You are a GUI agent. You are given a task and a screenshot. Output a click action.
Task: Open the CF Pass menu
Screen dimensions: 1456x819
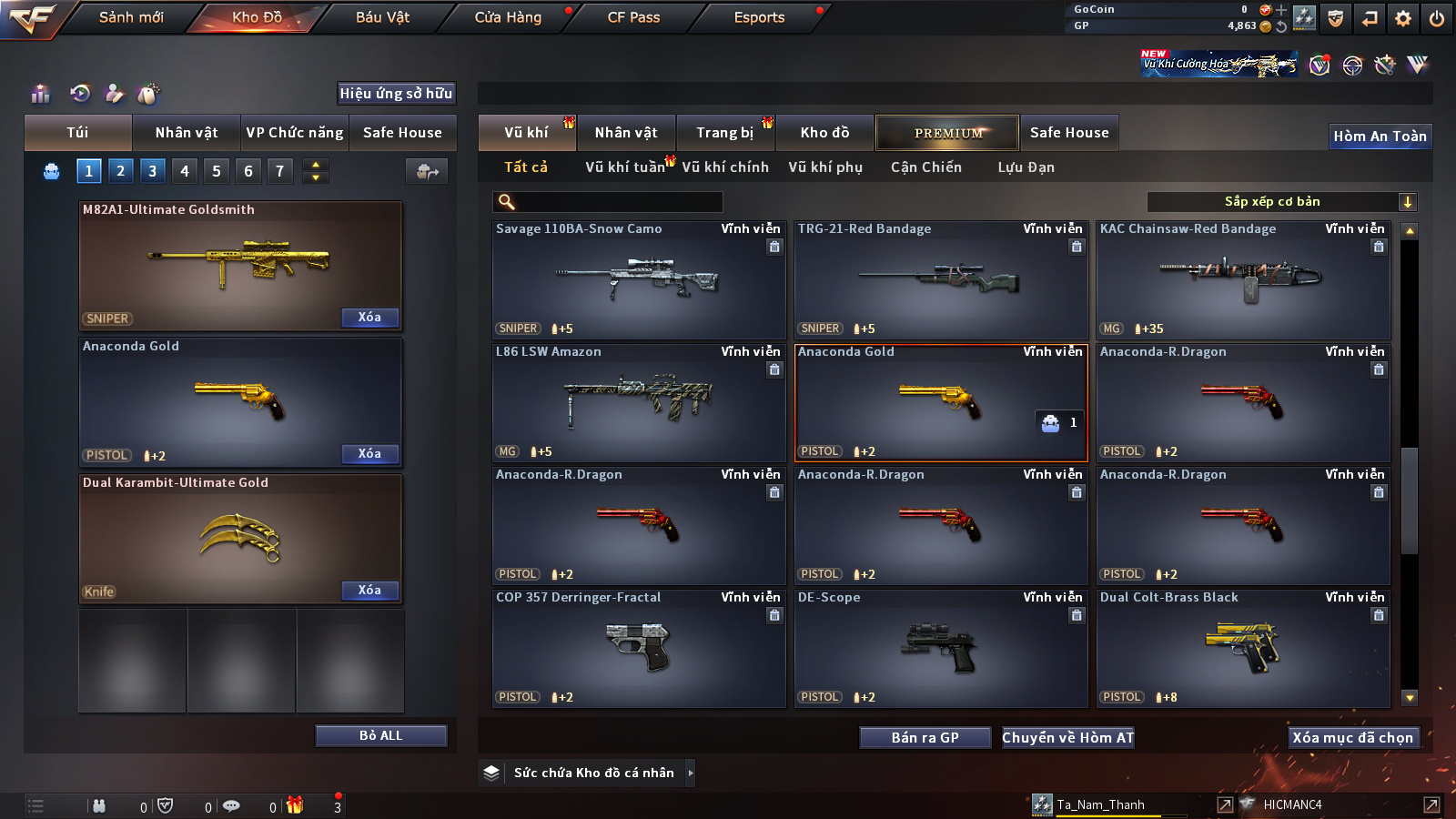point(633,17)
